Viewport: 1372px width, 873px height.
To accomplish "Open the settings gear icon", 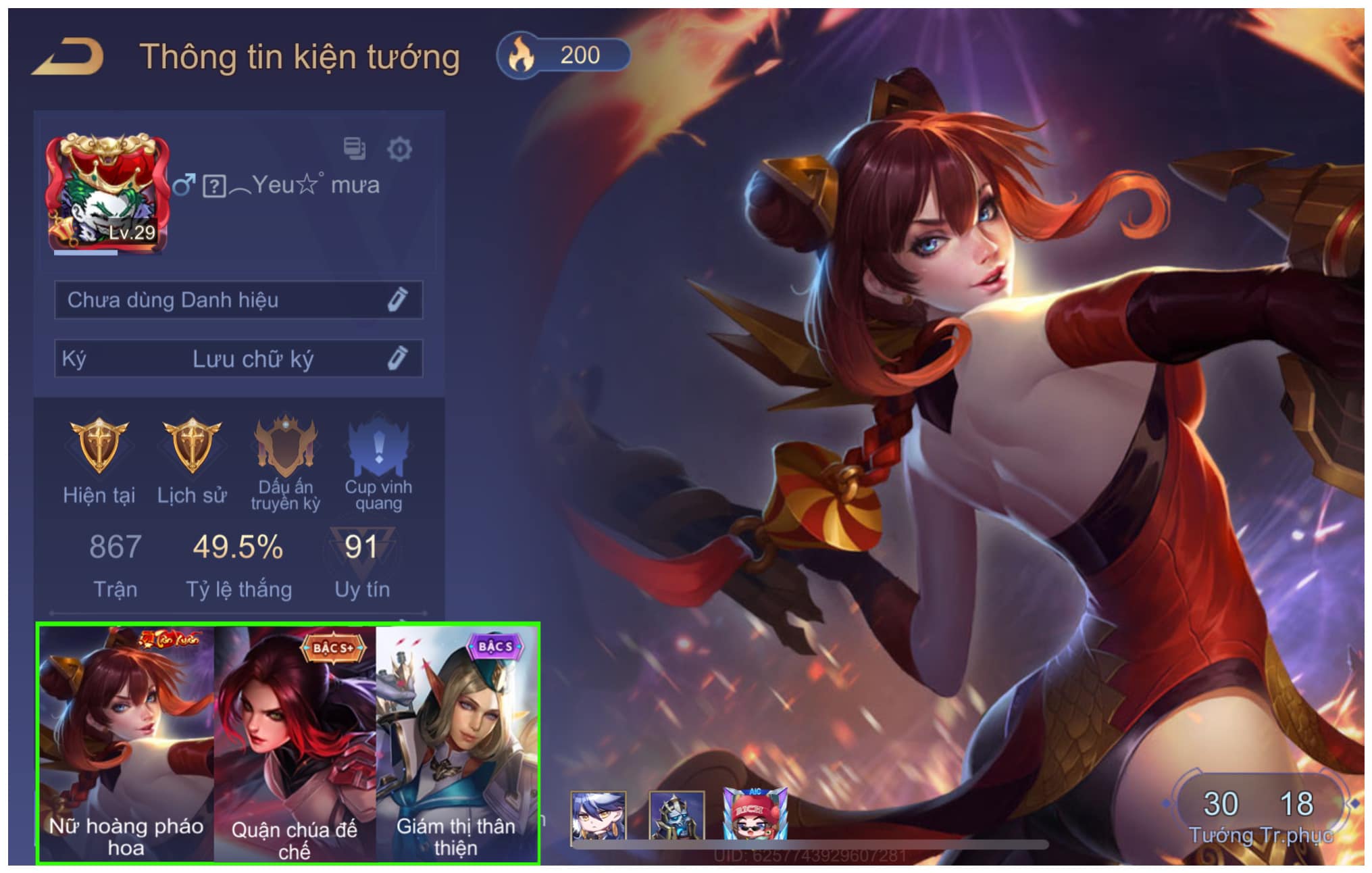I will (399, 149).
